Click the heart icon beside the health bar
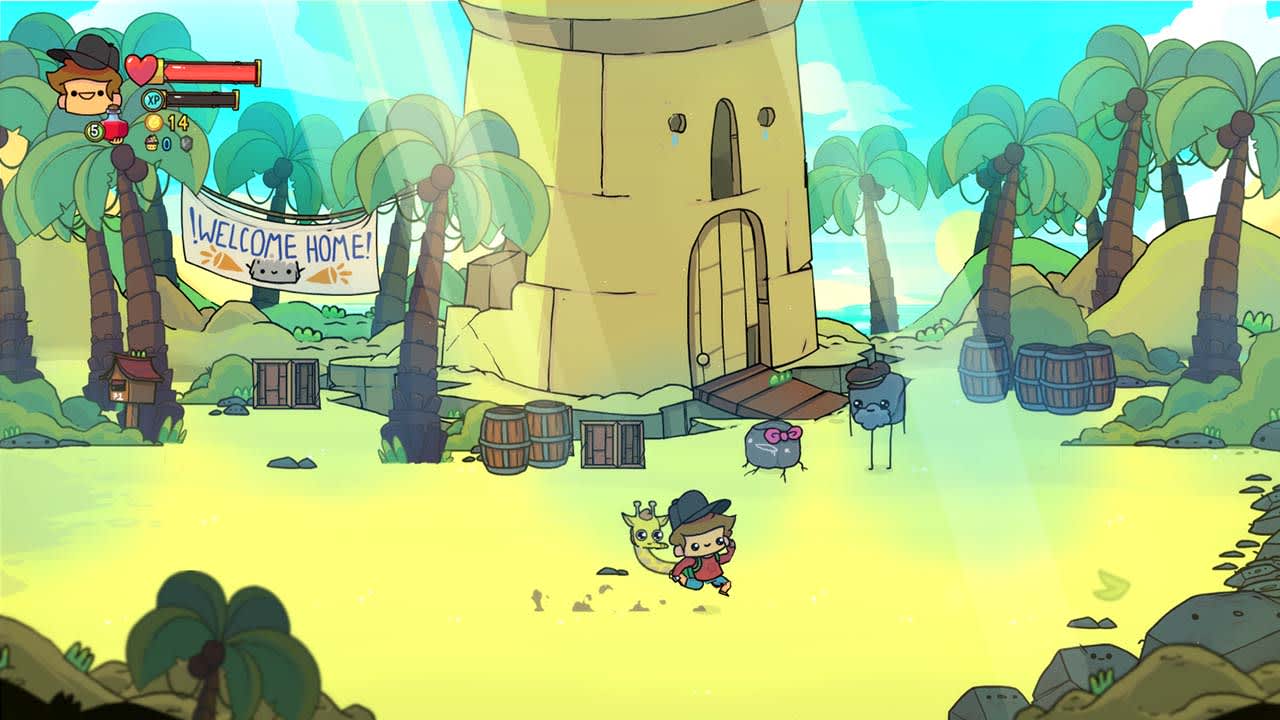Image resolution: width=1280 pixels, height=720 pixels. (x=140, y=68)
